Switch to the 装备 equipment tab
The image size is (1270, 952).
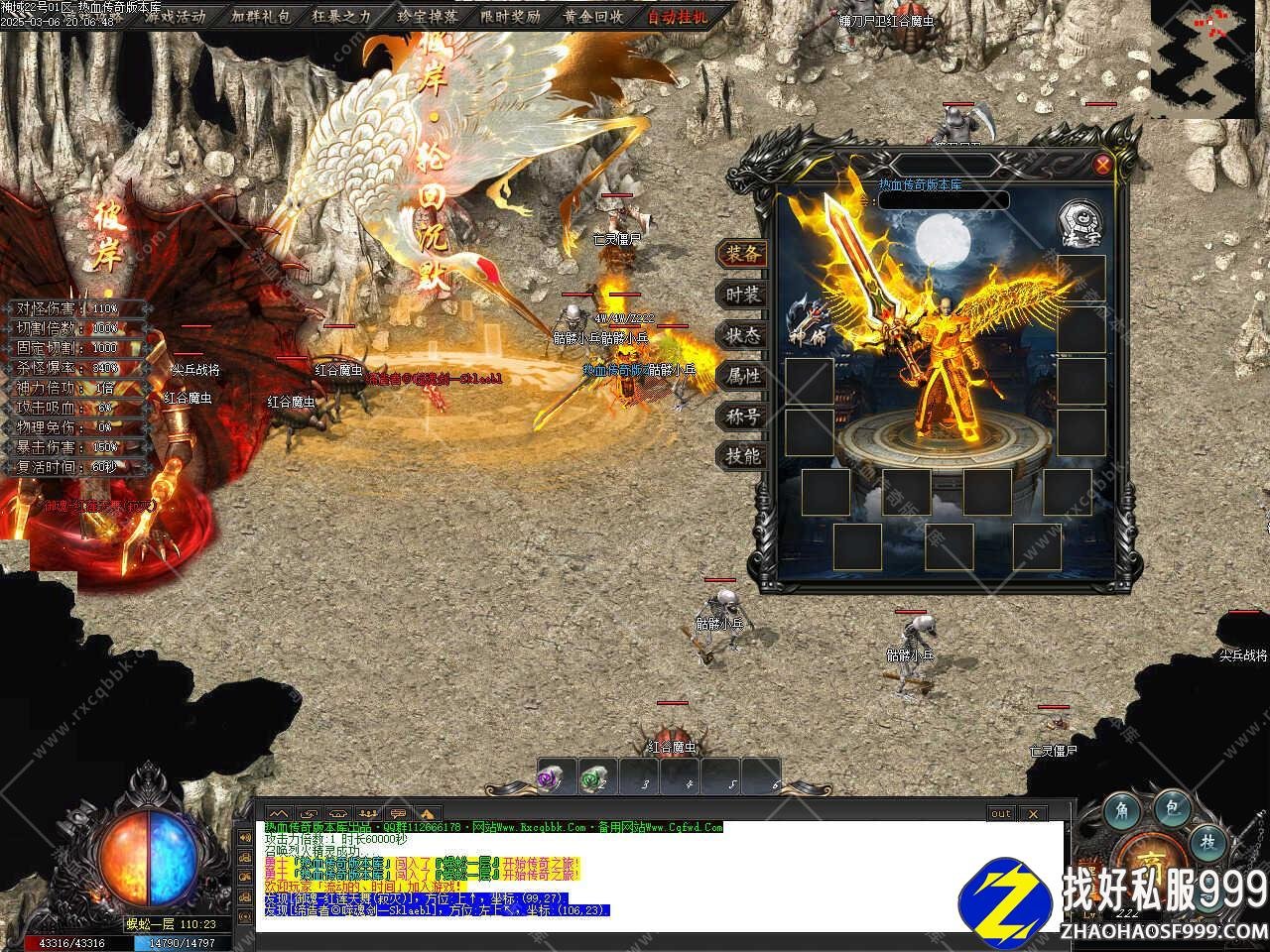(x=741, y=254)
